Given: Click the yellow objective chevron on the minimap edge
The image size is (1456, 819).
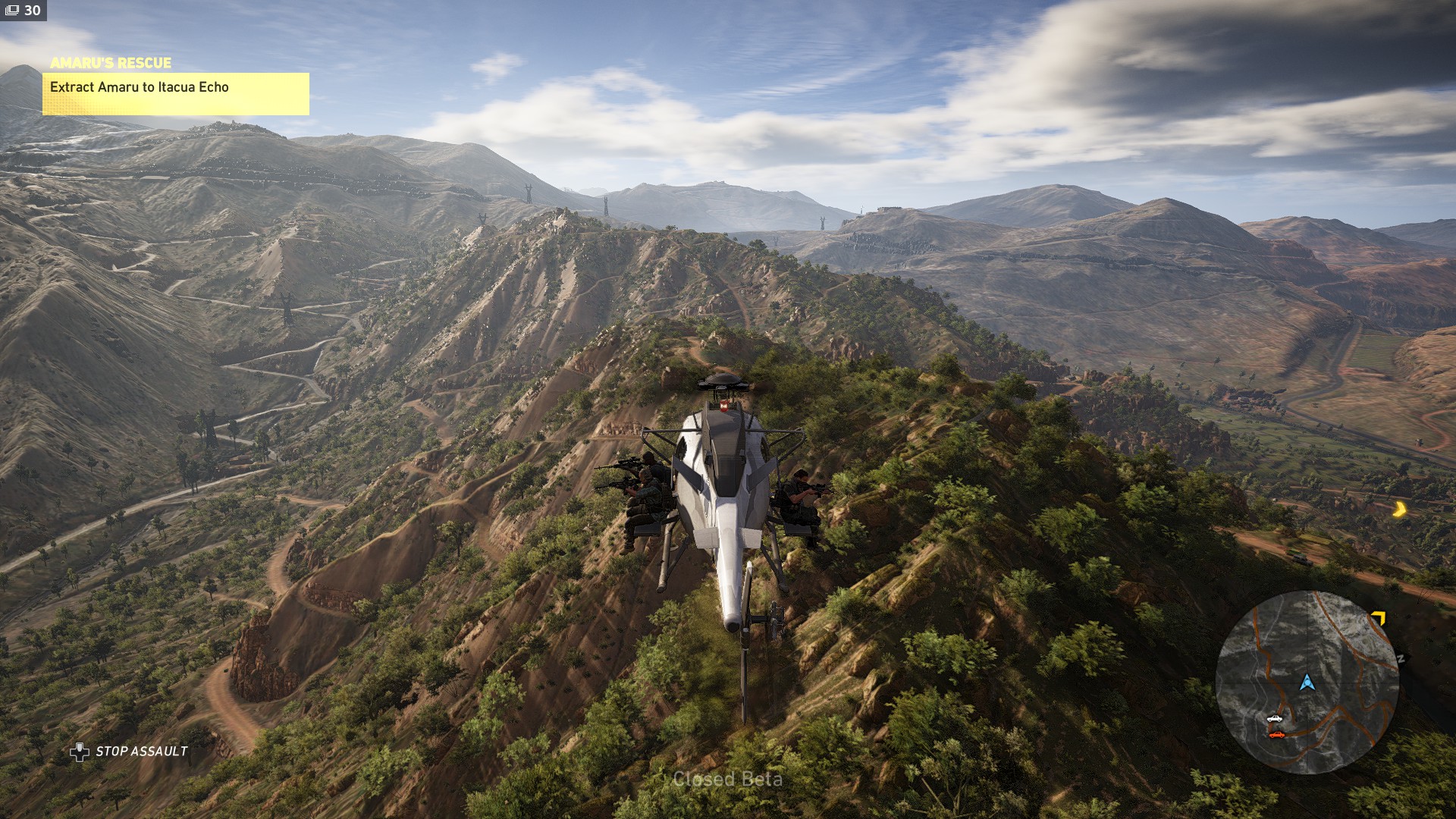Looking at the screenshot, I should tap(1378, 620).
